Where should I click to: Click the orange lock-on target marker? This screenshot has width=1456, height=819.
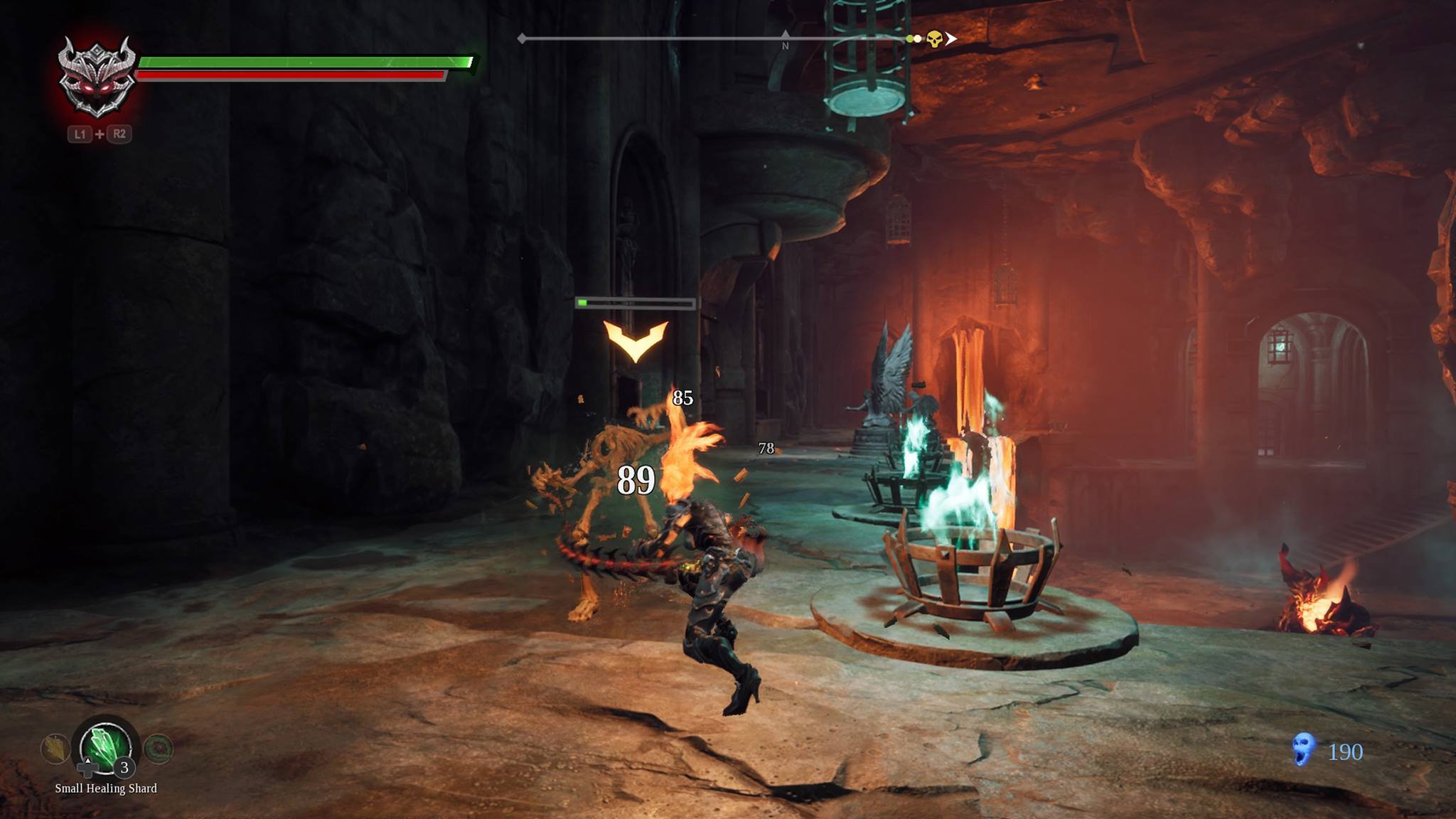[x=635, y=341]
